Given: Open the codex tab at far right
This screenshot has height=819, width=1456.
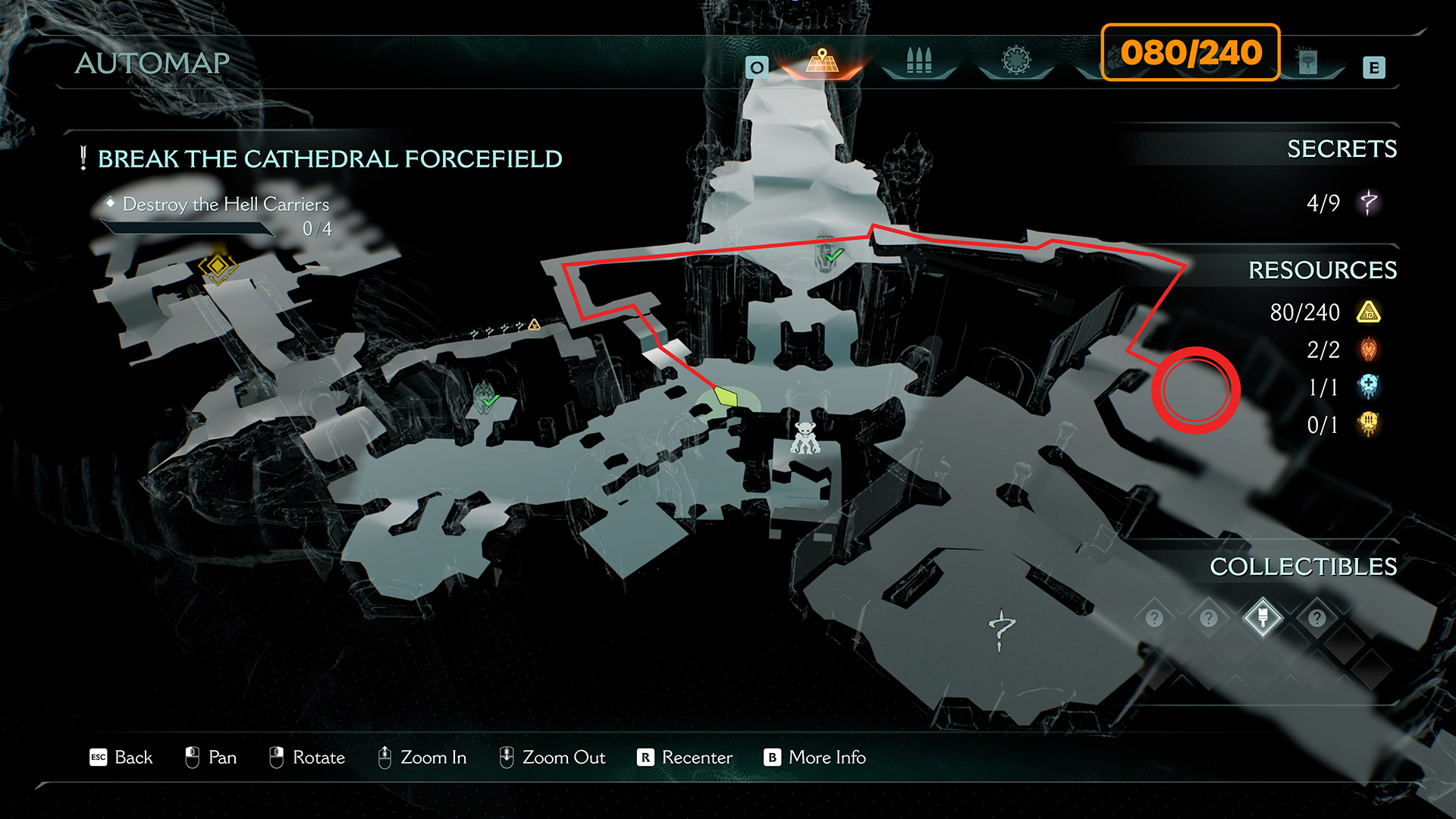Looking at the screenshot, I should point(1307,62).
